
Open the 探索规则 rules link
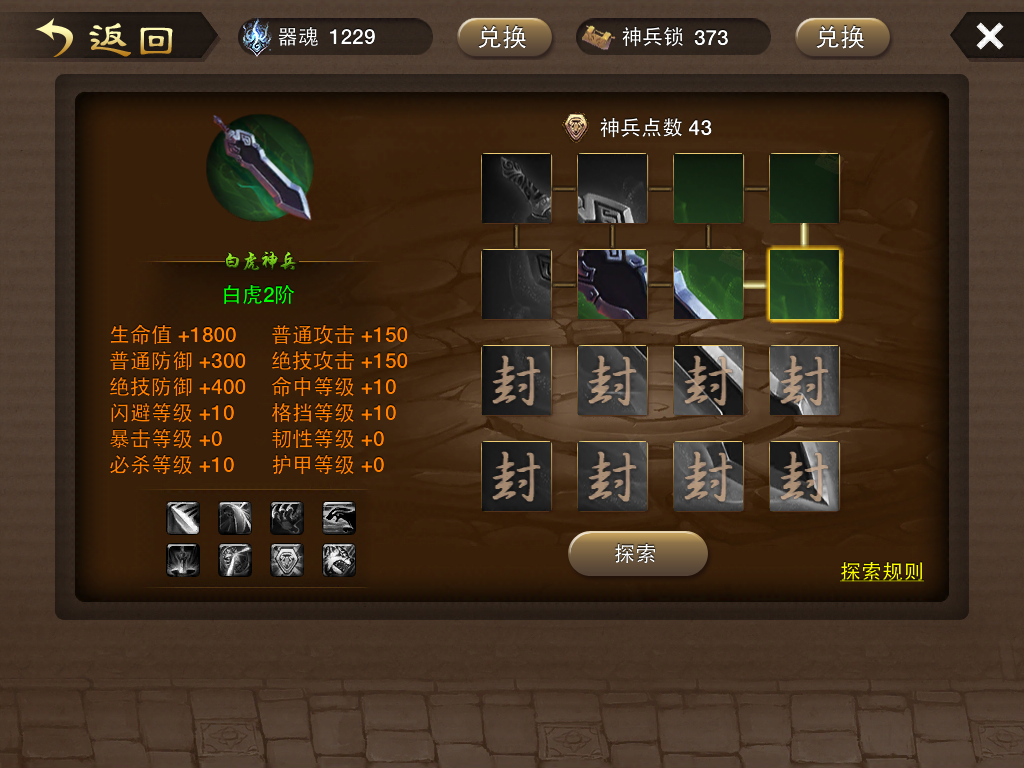(881, 572)
